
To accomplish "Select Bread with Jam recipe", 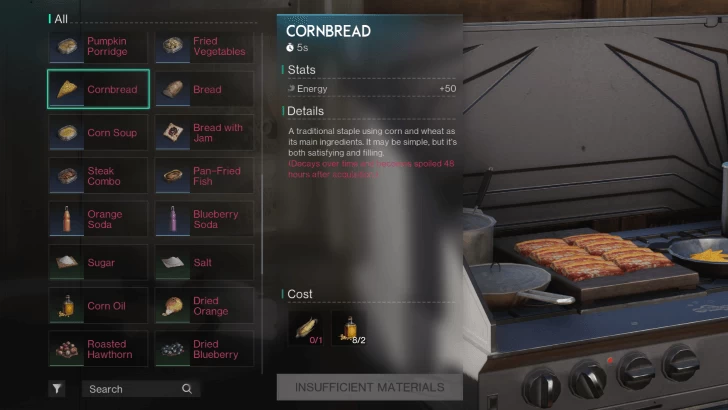I will pos(204,133).
